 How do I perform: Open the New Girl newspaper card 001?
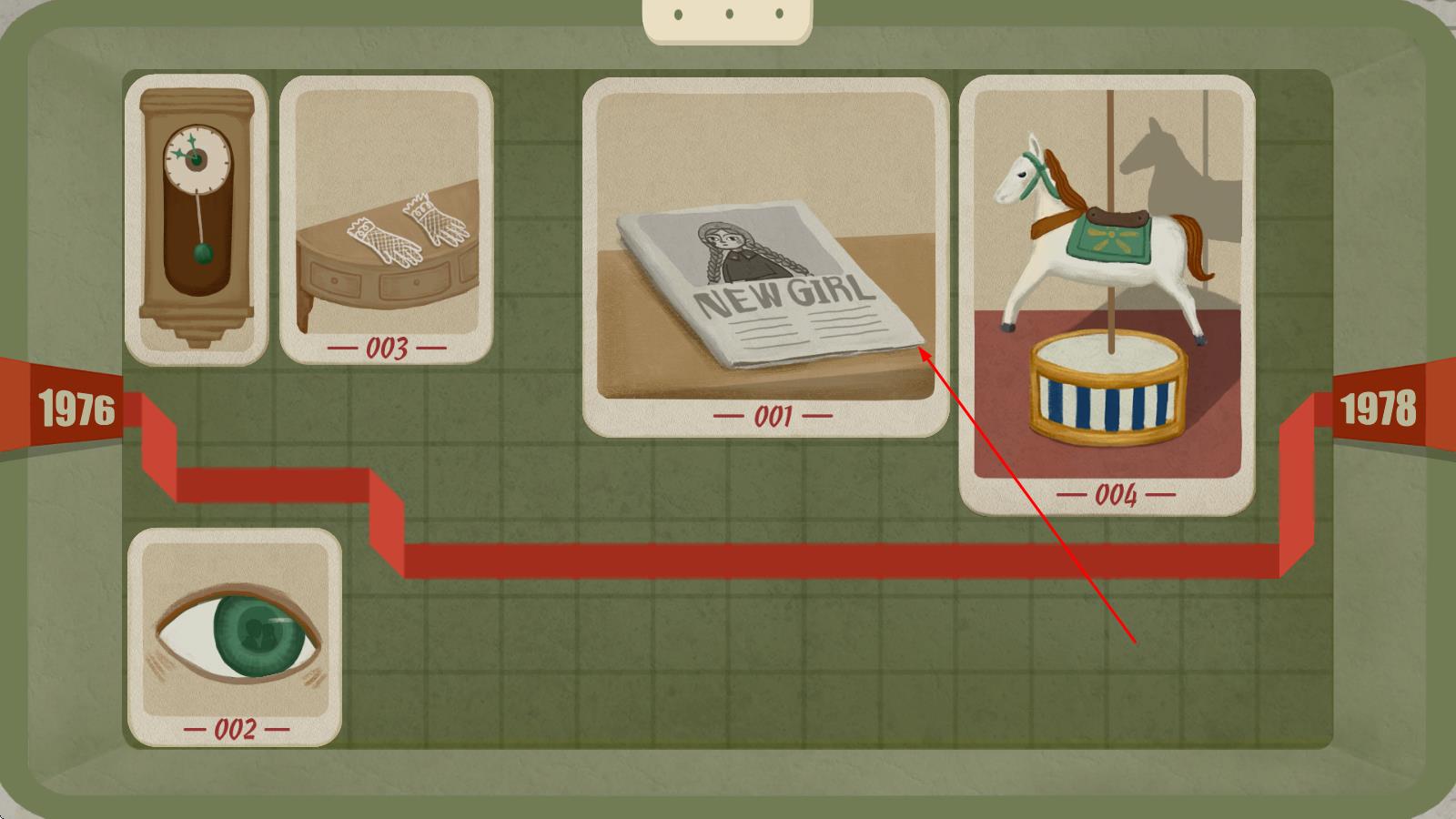[x=765, y=257]
